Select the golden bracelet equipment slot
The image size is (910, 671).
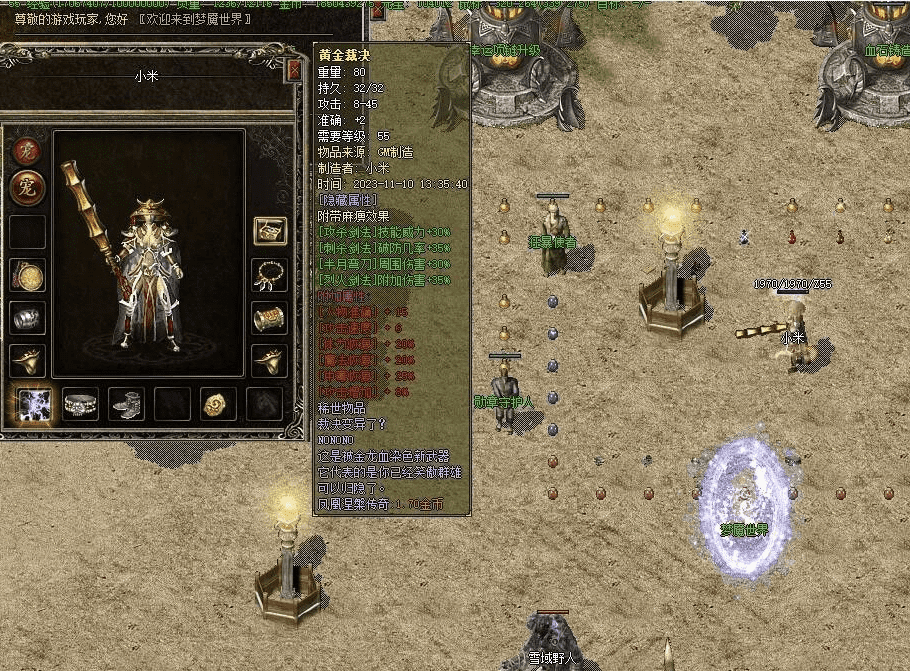point(269,318)
